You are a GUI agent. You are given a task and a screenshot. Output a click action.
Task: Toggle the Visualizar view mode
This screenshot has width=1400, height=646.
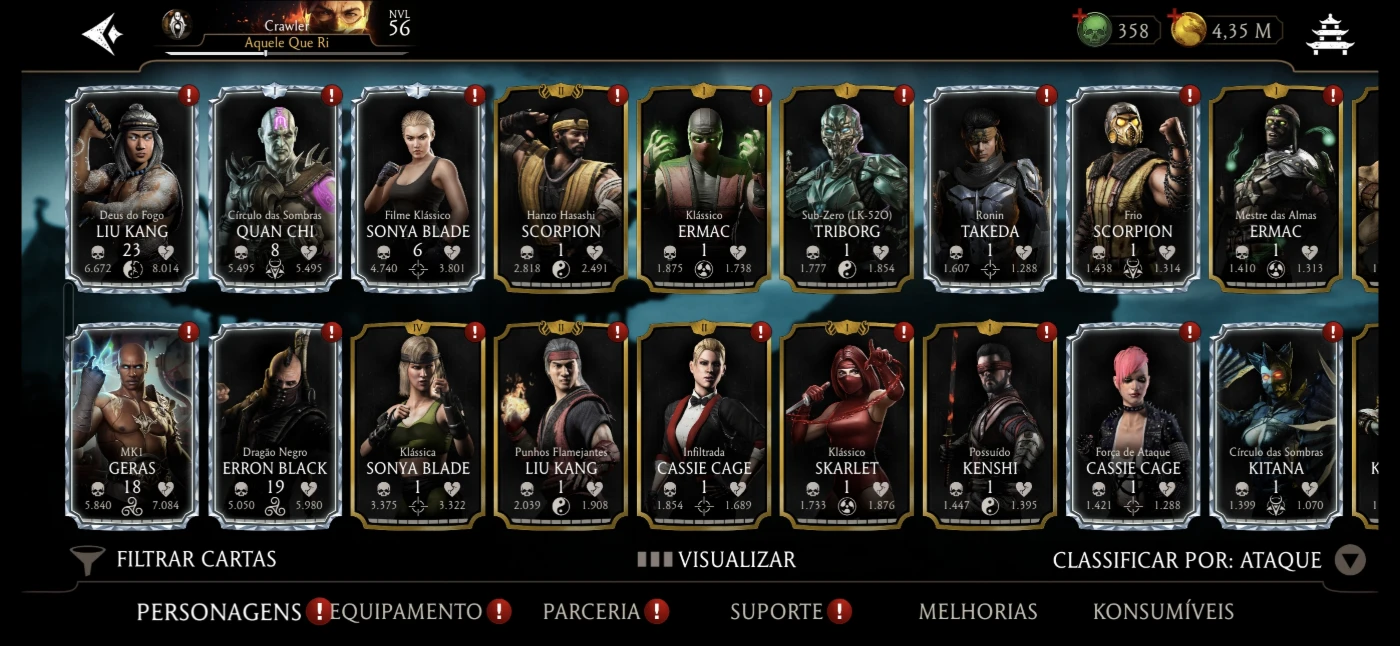click(x=717, y=560)
